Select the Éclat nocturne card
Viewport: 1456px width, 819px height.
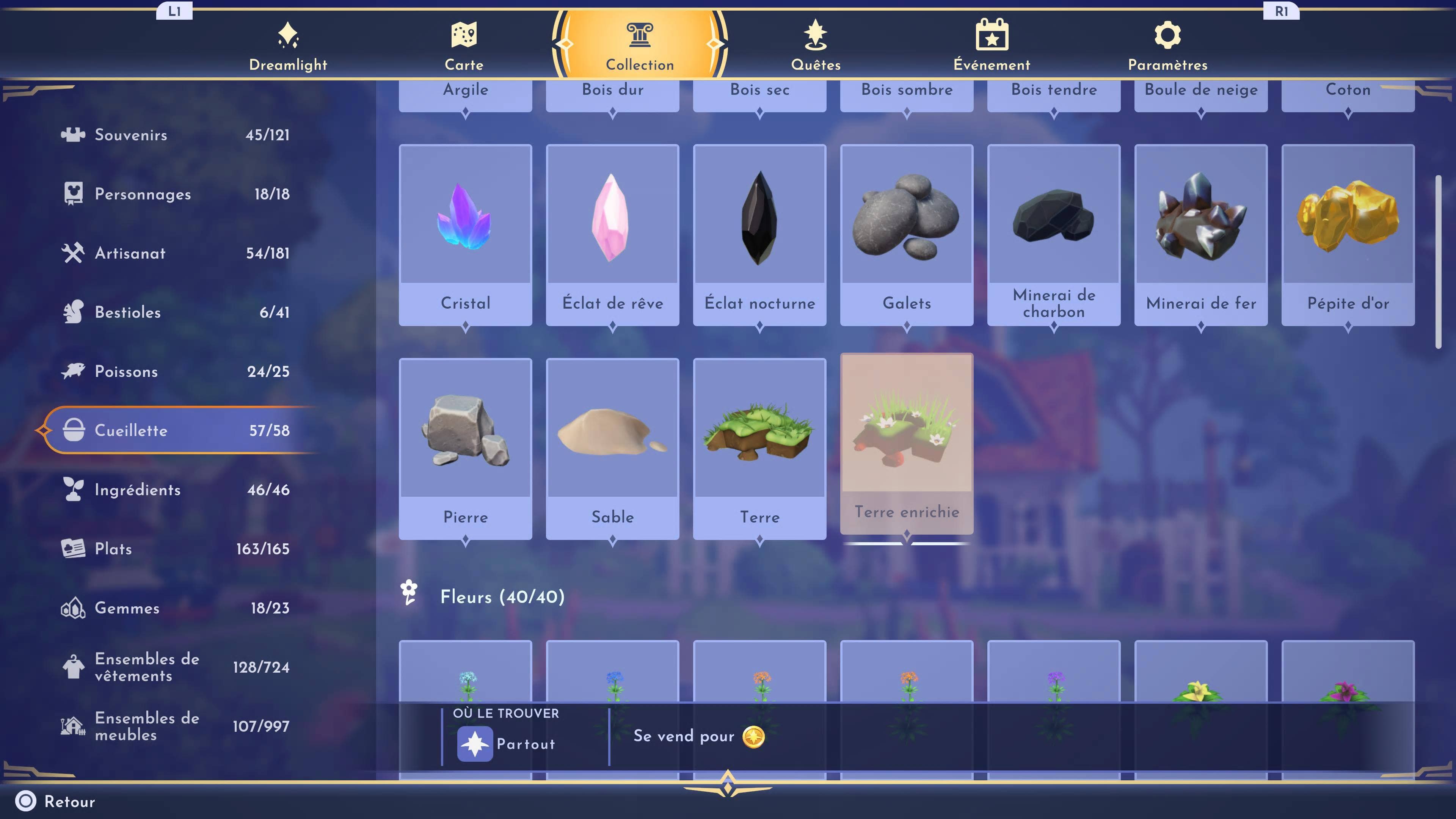(759, 235)
